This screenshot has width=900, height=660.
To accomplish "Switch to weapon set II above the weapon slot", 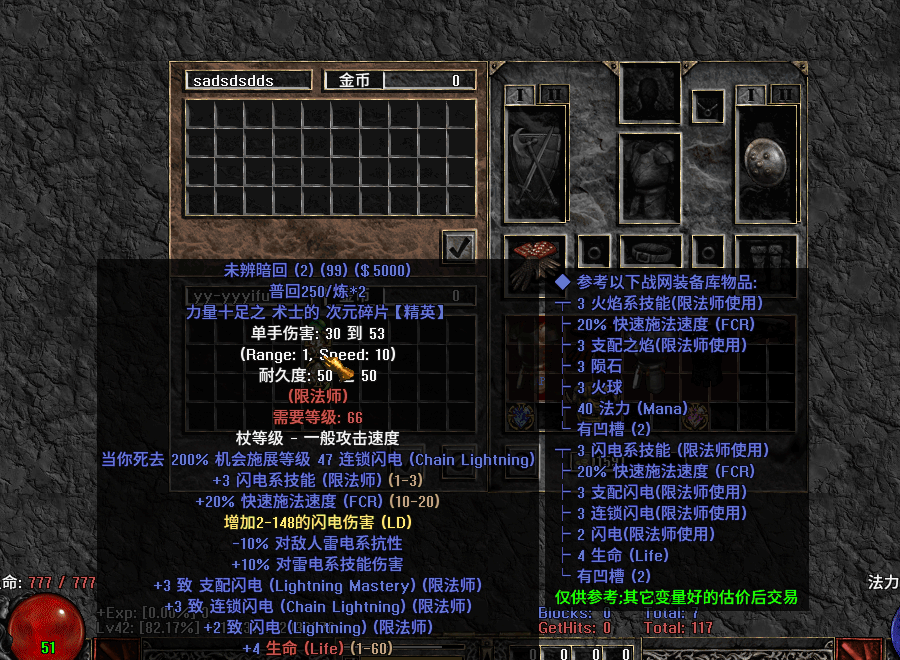I will [553, 95].
